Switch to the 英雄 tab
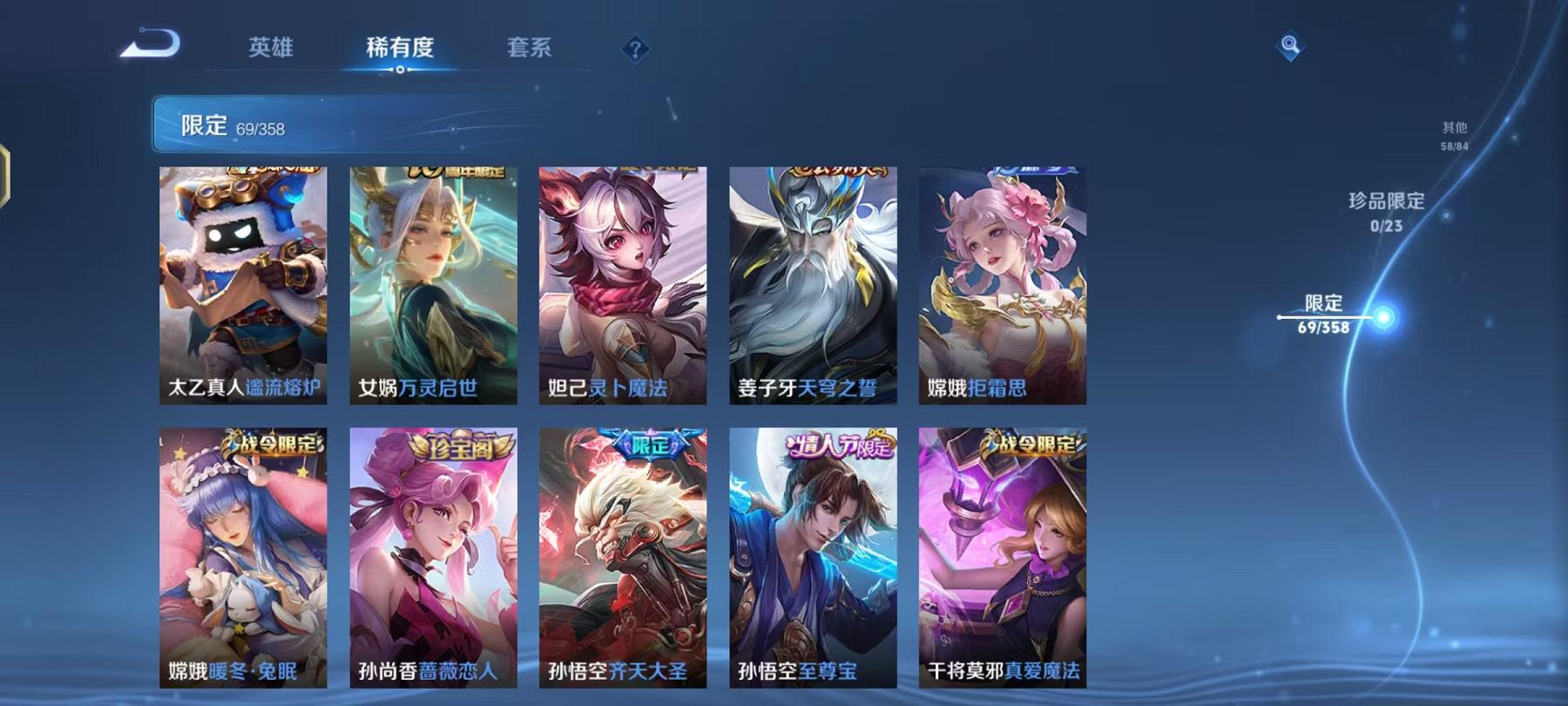1568x706 pixels. pyautogui.click(x=272, y=50)
